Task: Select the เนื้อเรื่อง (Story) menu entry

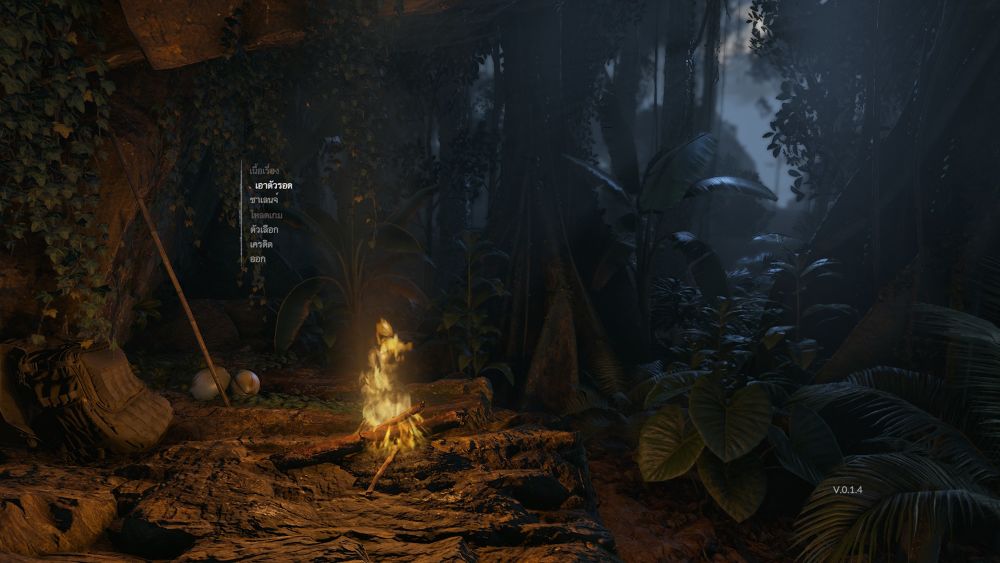Action: [x=264, y=171]
